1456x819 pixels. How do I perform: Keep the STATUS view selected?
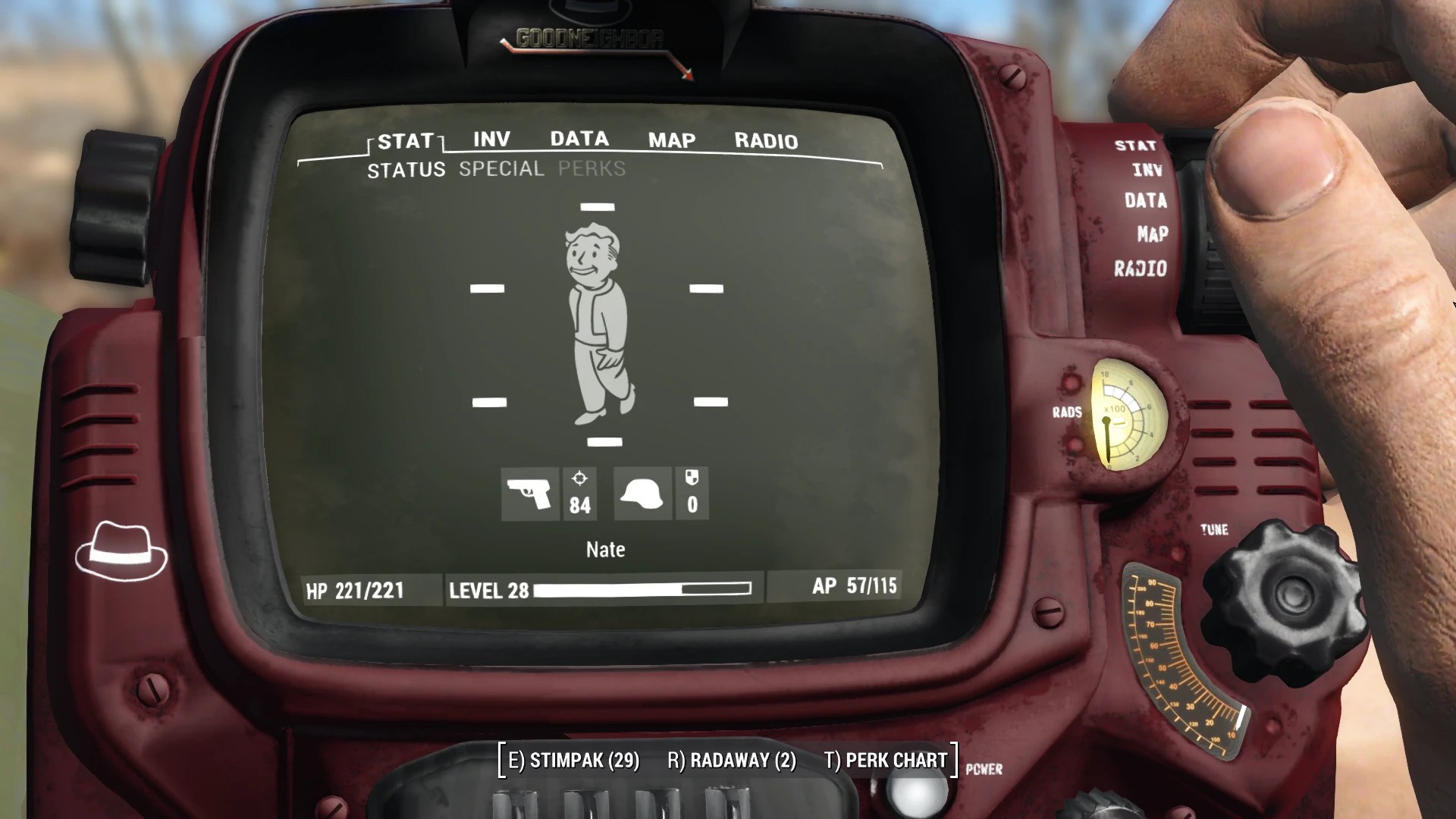click(406, 169)
